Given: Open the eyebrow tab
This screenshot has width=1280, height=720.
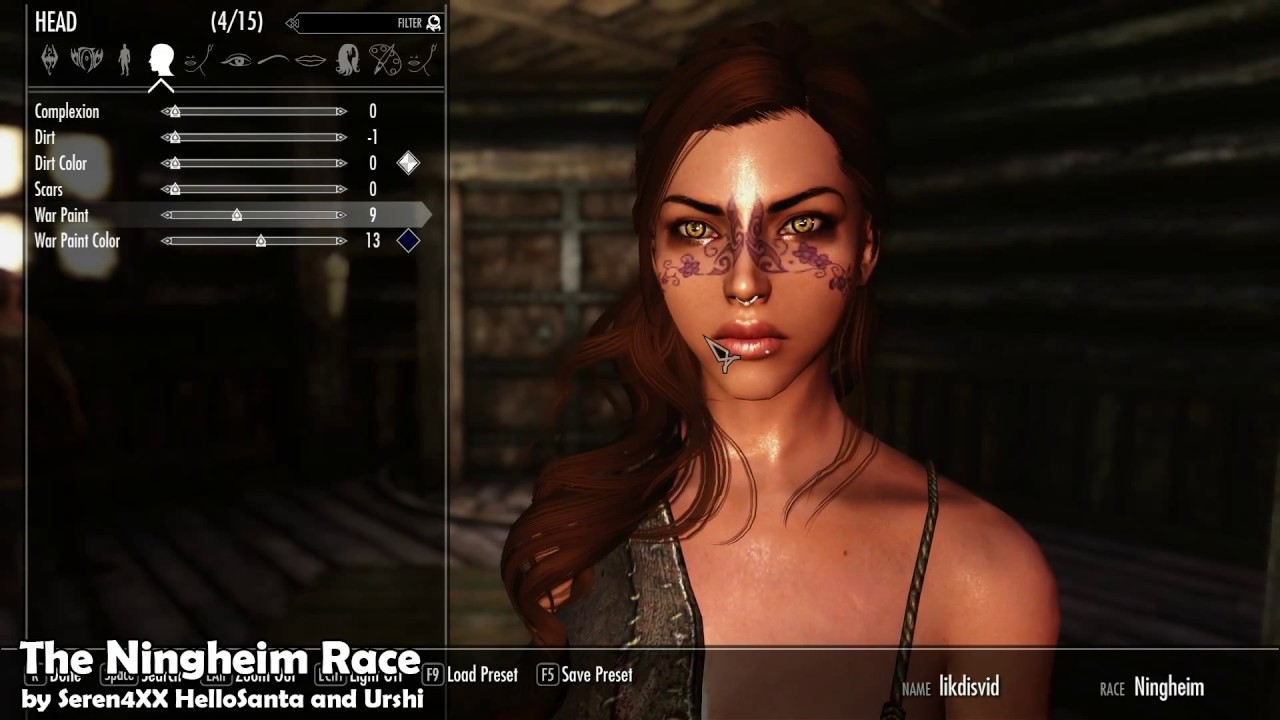Looking at the screenshot, I should point(273,60).
